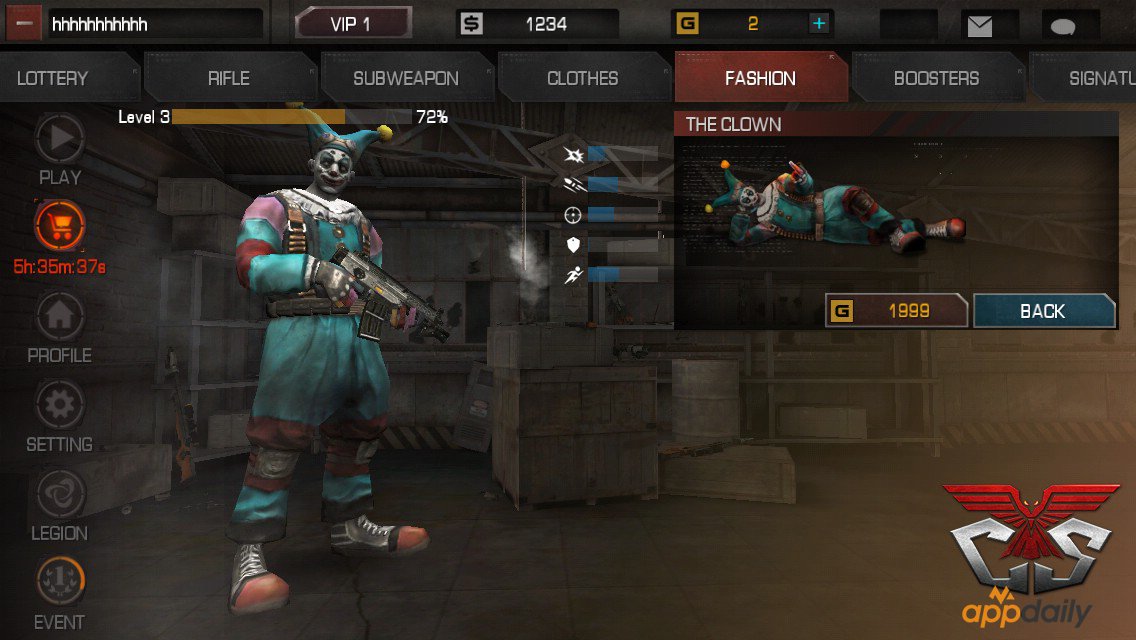Open the shop cart with countdown timer
The image size is (1136, 640).
tap(60, 226)
